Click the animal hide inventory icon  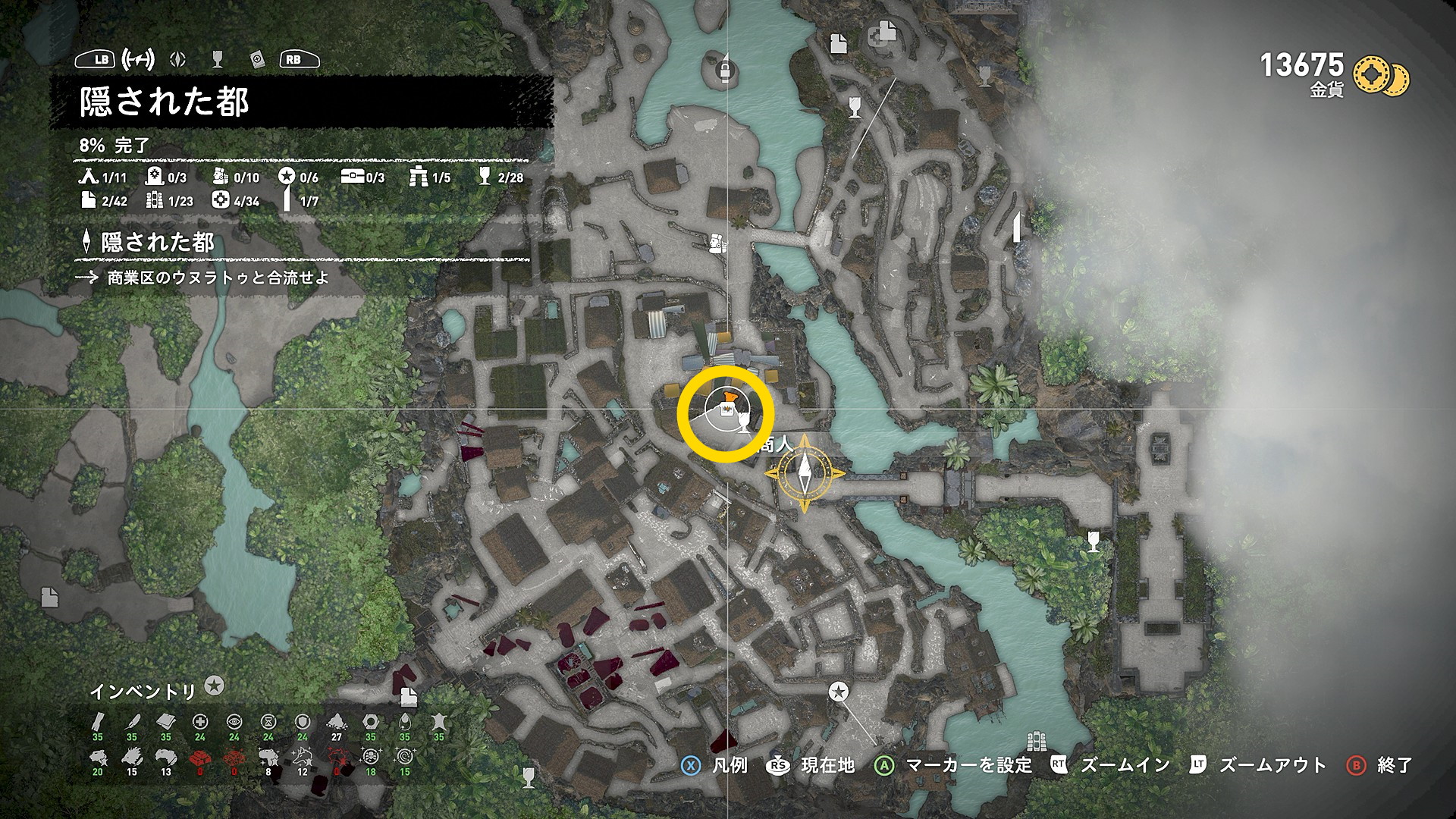[438, 721]
